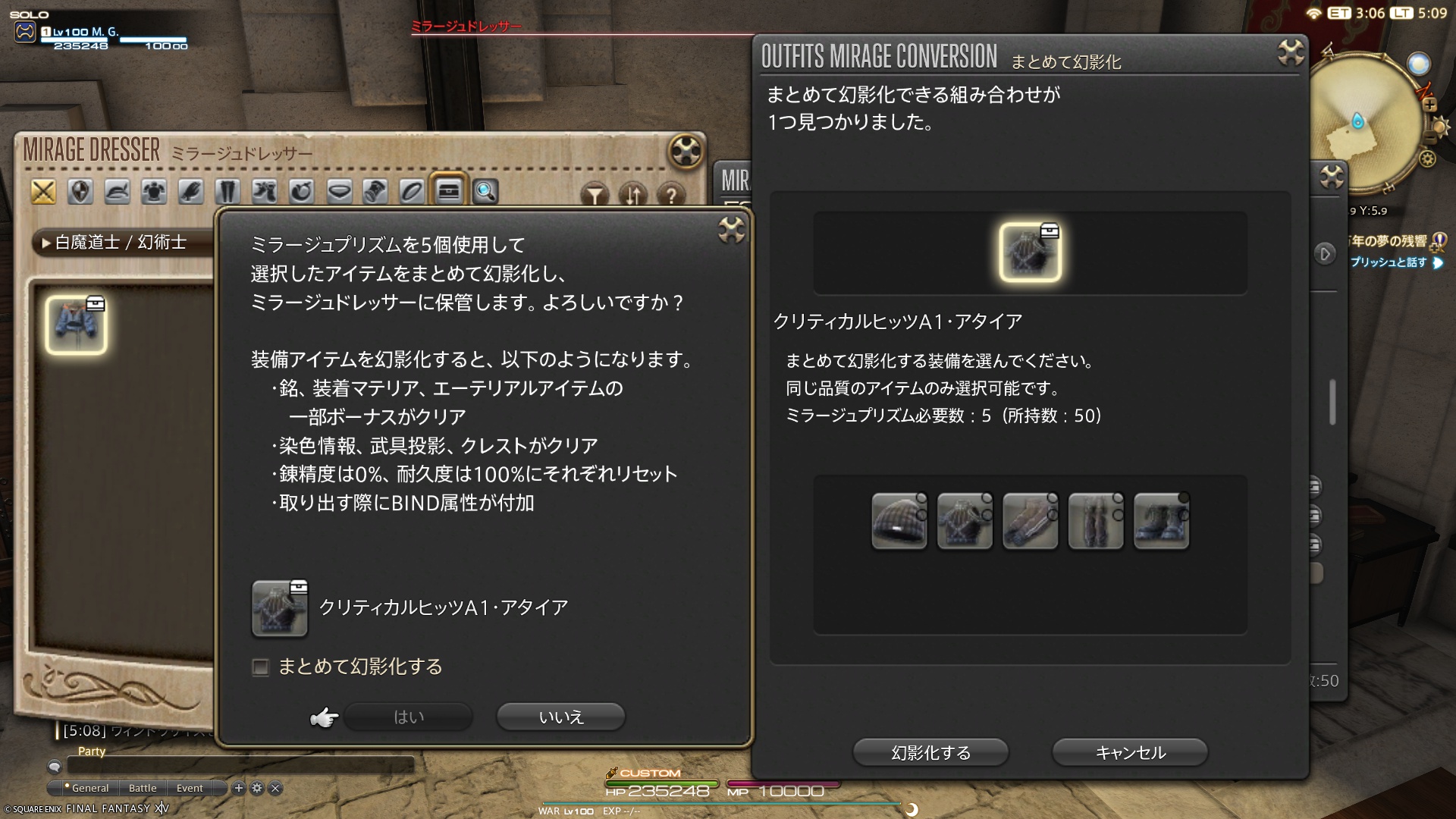Select the boots foot piece
This screenshot has width=1456, height=819.
(1161, 520)
